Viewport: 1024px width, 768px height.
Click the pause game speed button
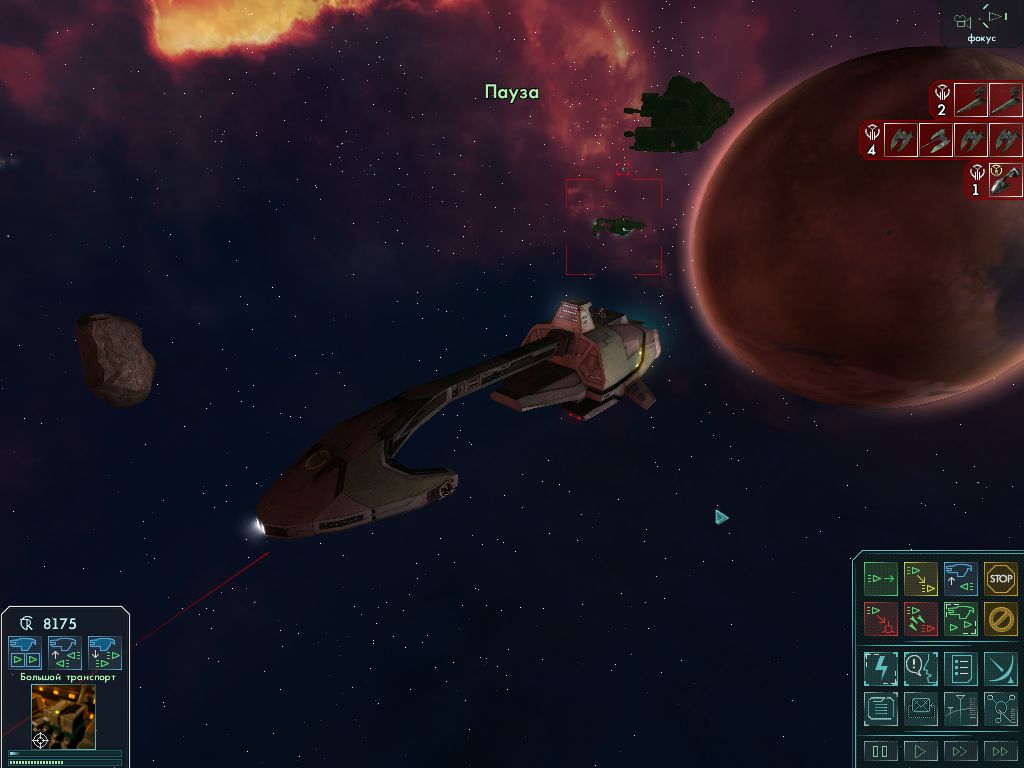tap(881, 751)
